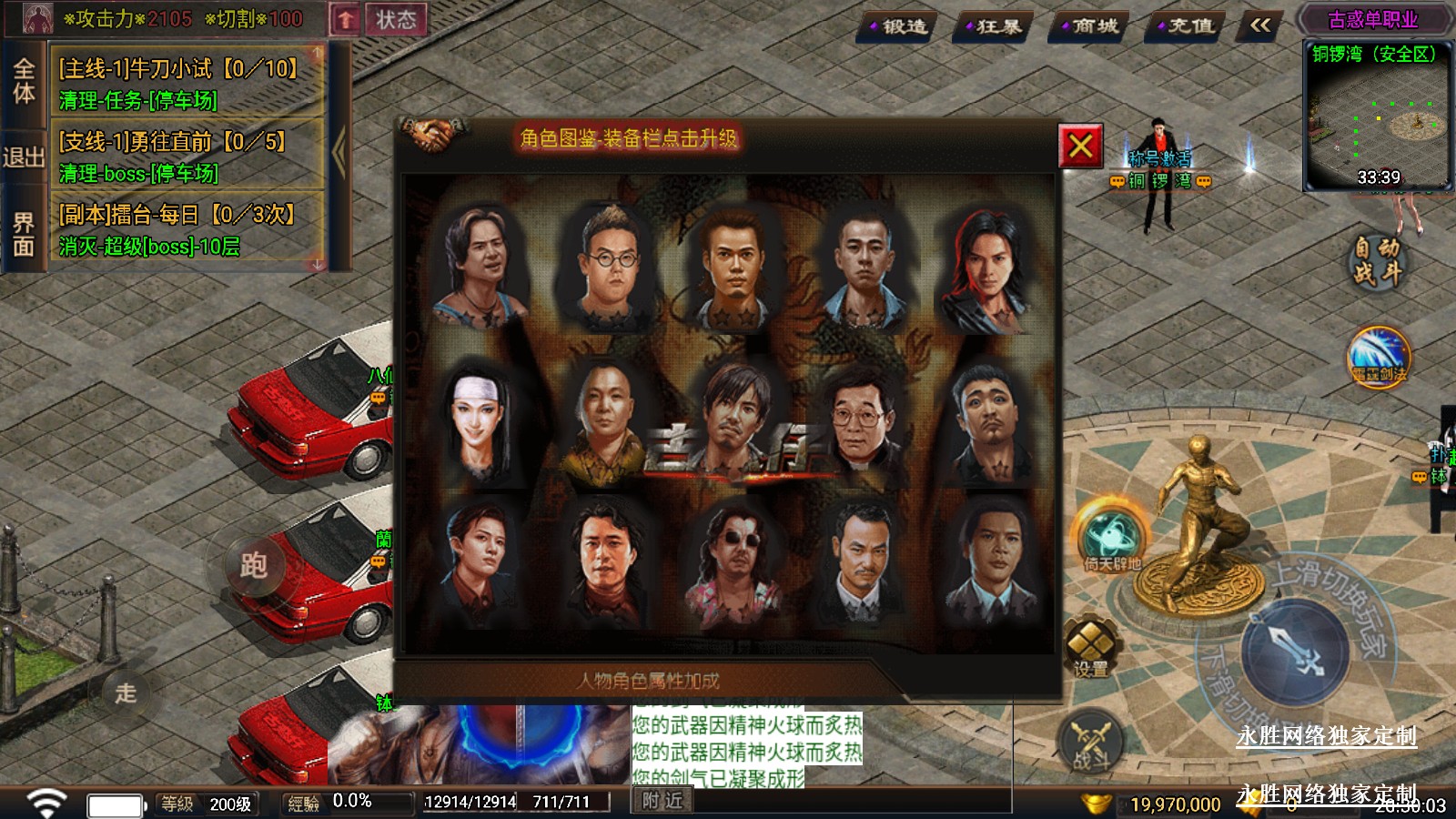Activate the 雷霆剑法 skill

(1379, 355)
